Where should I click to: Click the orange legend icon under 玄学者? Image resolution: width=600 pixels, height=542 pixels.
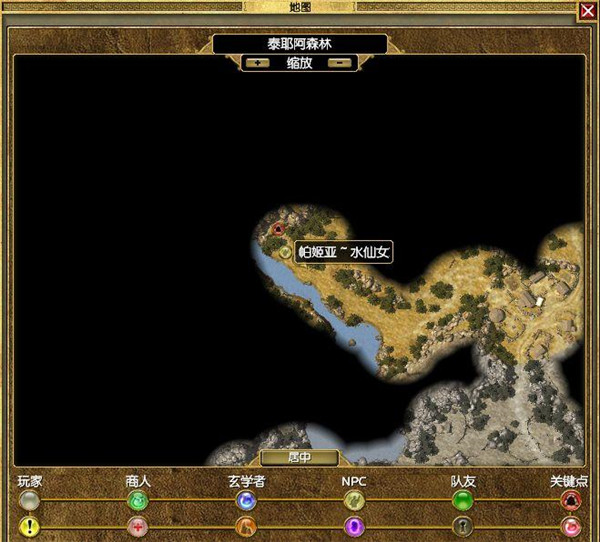(x=246, y=526)
